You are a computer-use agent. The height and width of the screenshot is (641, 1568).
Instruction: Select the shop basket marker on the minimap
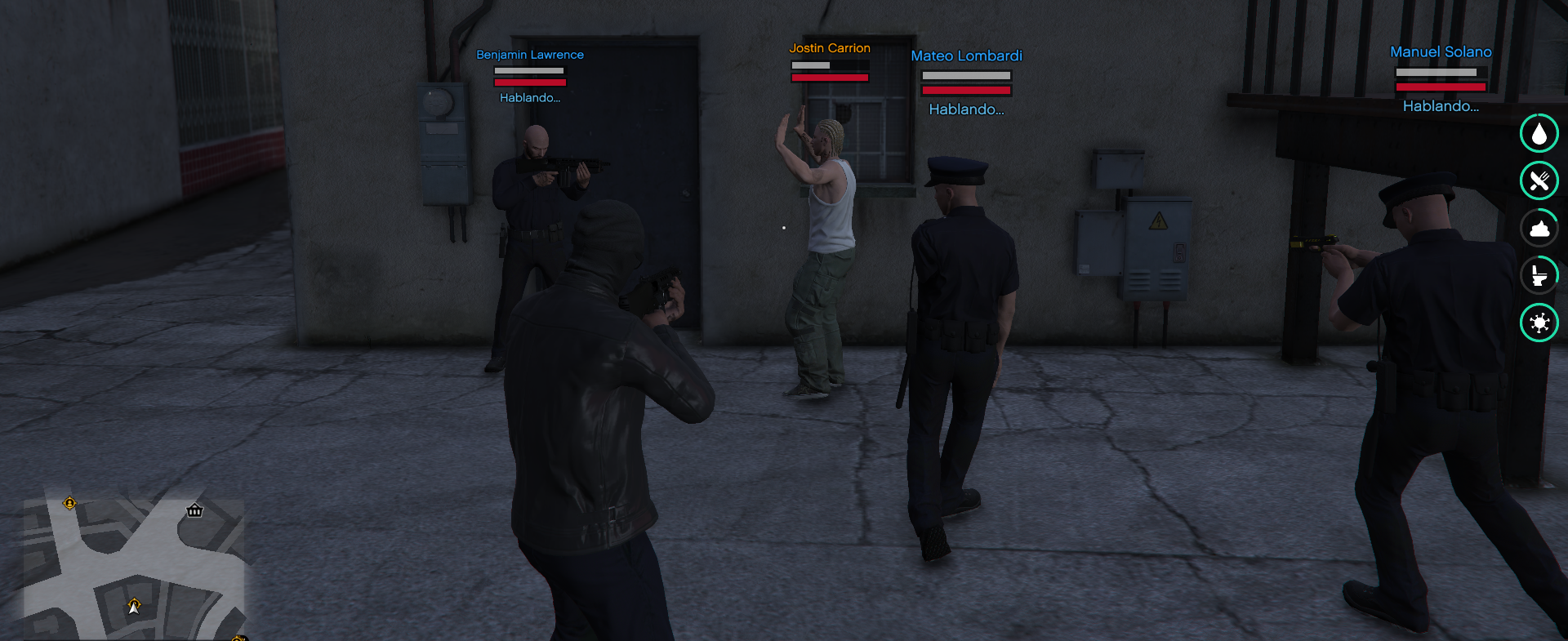(194, 510)
